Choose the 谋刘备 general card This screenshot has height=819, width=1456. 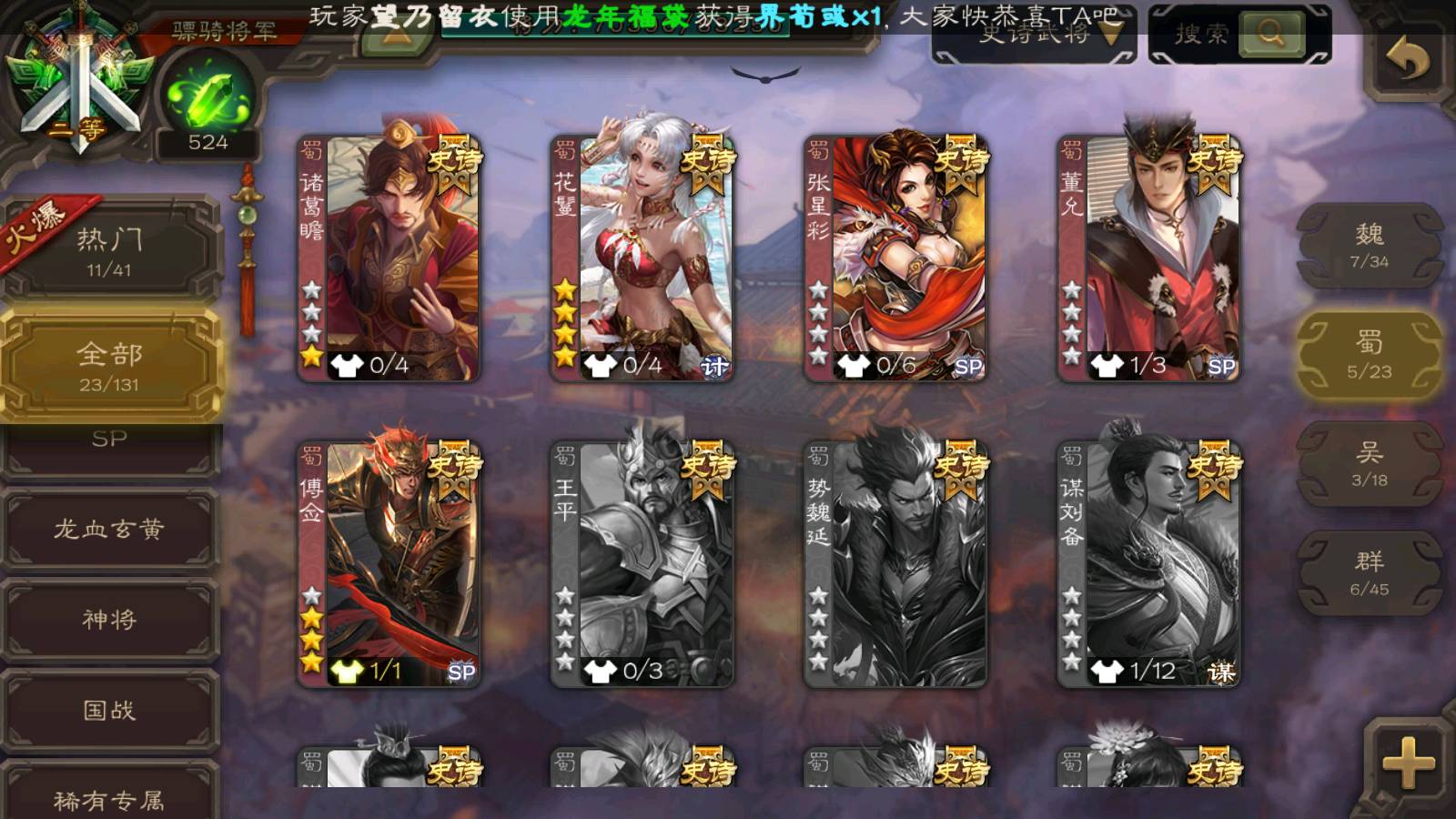[x=1148, y=564]
